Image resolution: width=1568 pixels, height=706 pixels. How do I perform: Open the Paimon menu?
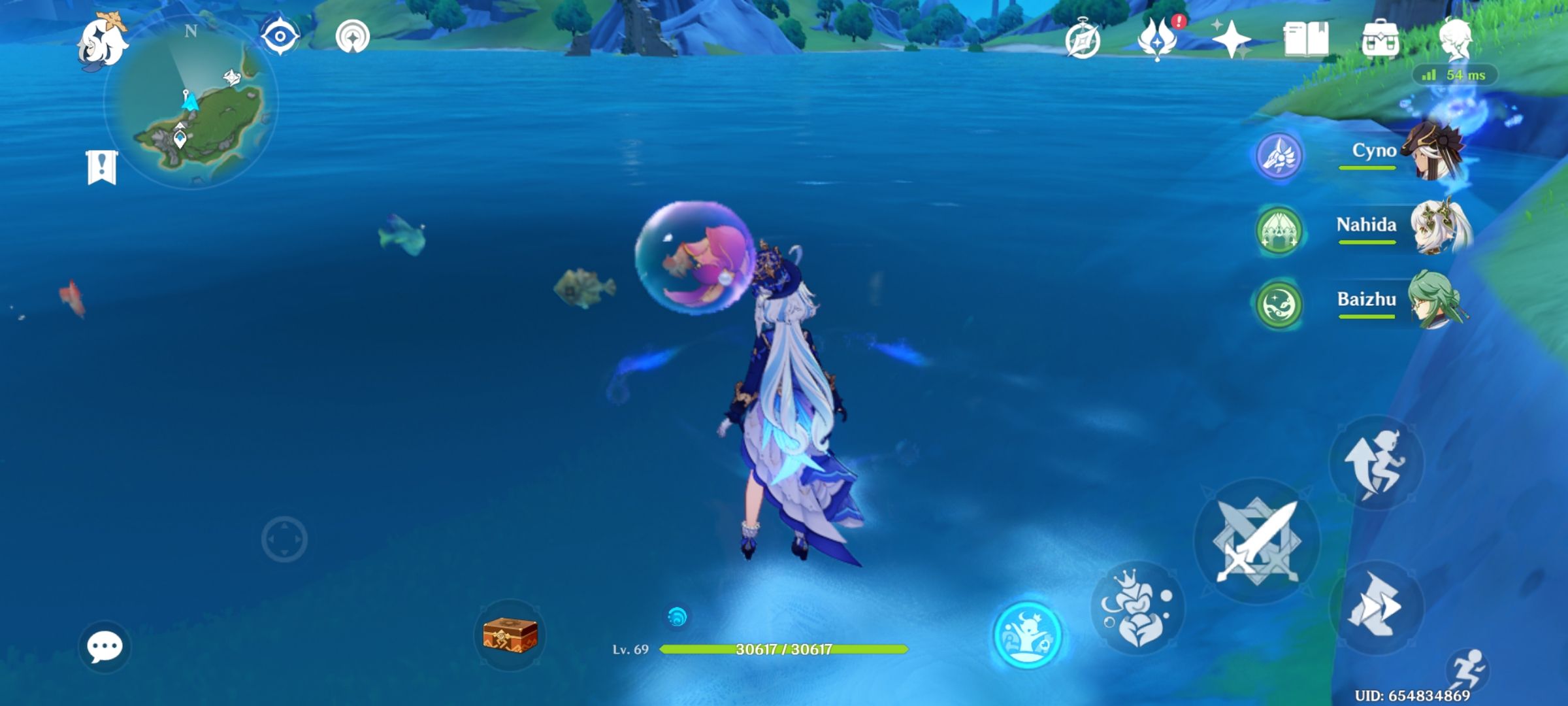[x=102, y=41]
